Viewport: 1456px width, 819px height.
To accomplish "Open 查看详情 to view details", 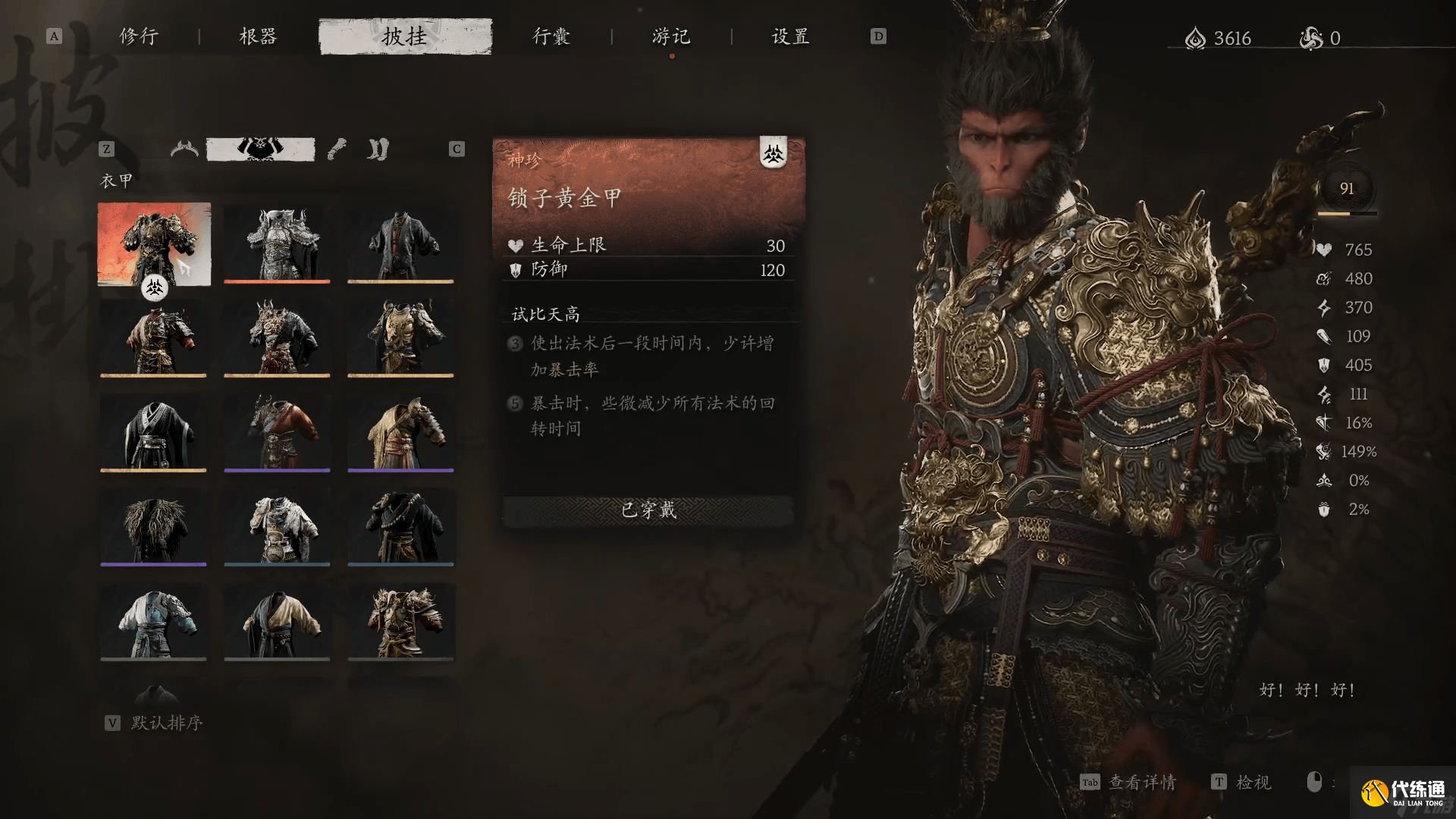I will tap(1141, 782).
